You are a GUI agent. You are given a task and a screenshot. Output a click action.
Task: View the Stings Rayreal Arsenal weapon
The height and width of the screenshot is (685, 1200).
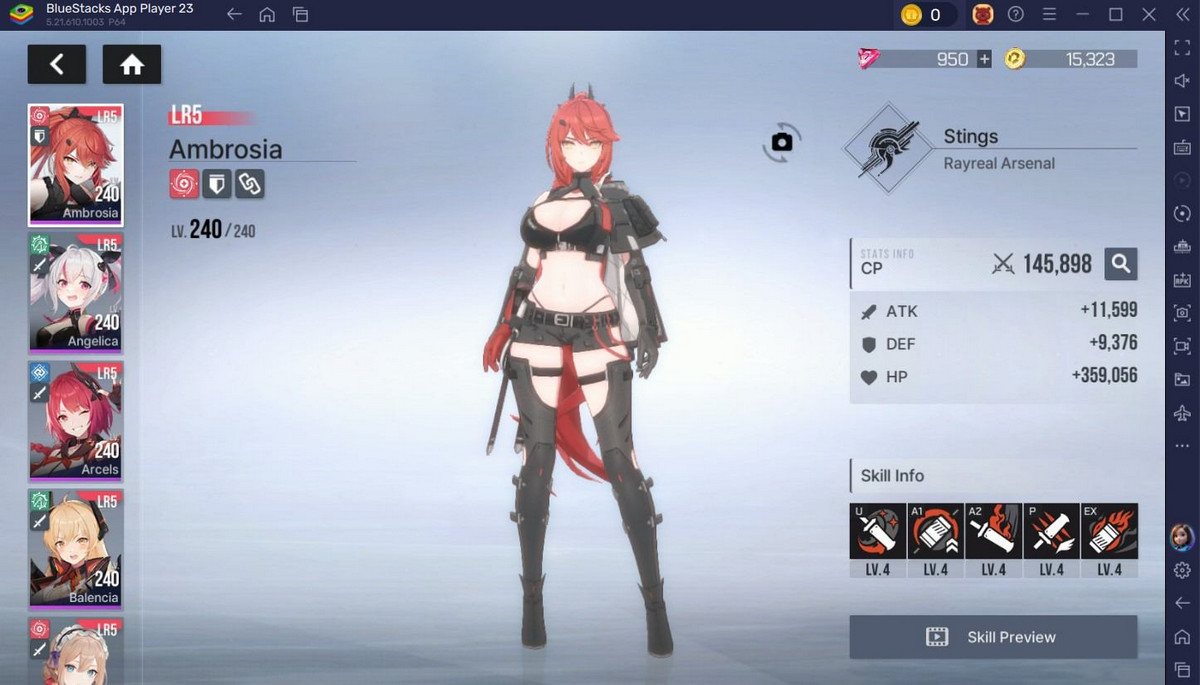[x=880, y=149]
